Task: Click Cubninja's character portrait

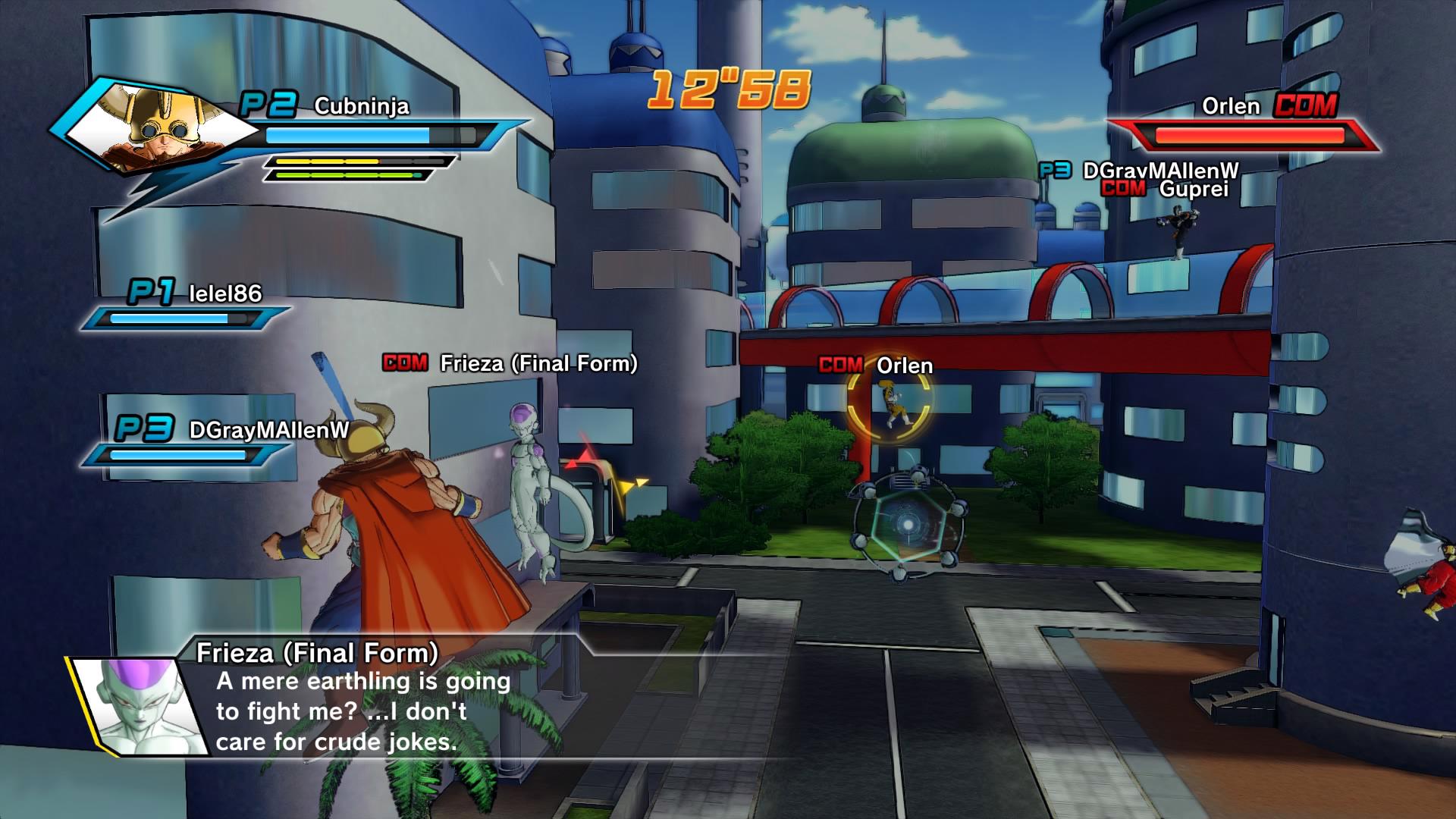Action: point(155,127)
